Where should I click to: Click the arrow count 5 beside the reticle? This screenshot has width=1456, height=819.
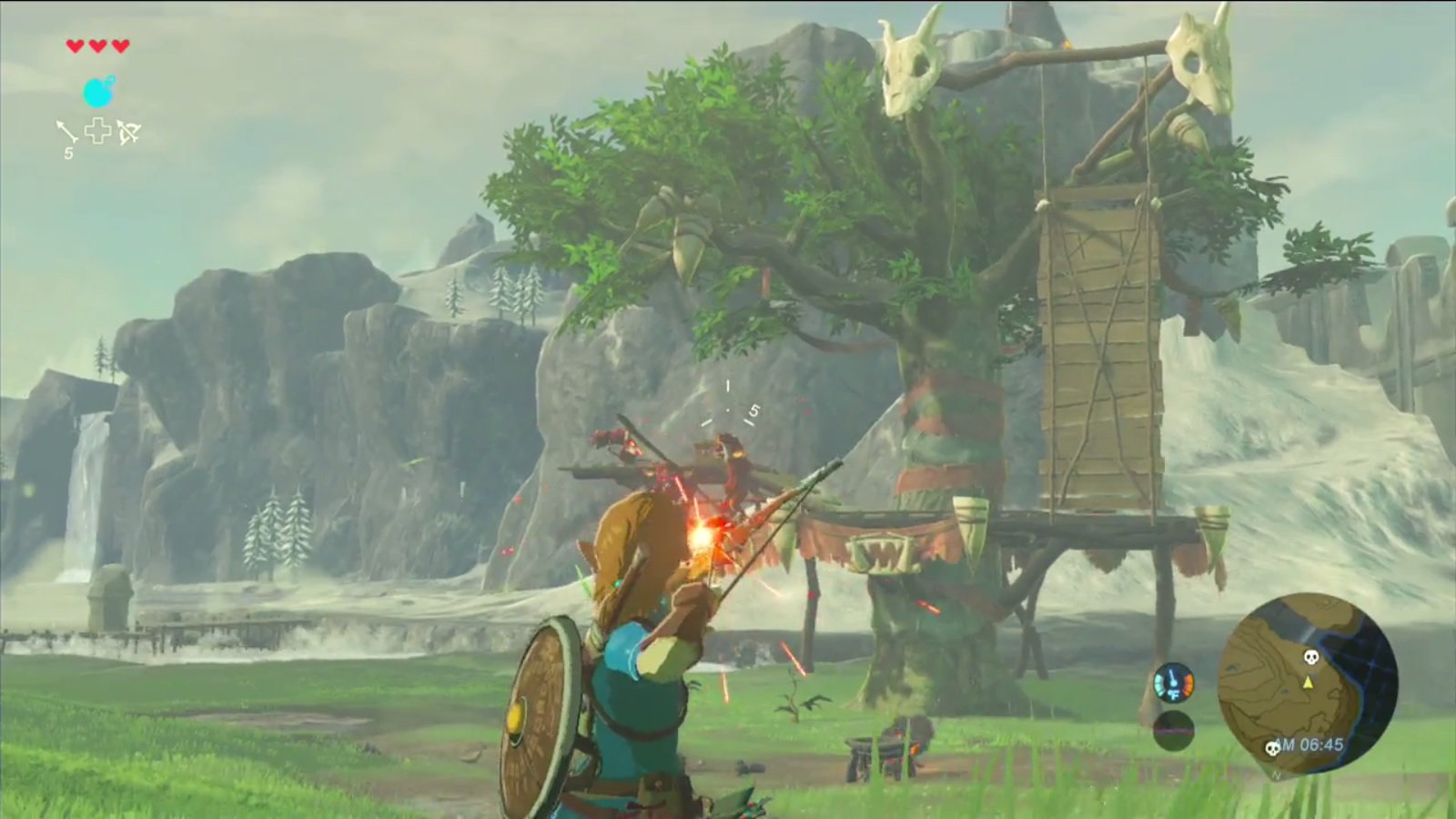753,409
